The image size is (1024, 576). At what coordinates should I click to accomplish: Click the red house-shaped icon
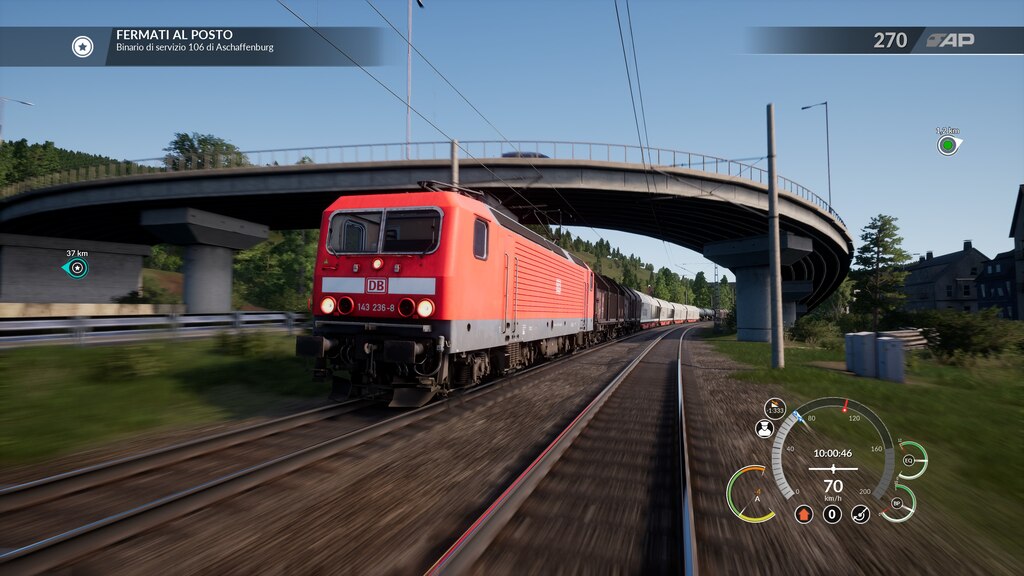point(804,514)
